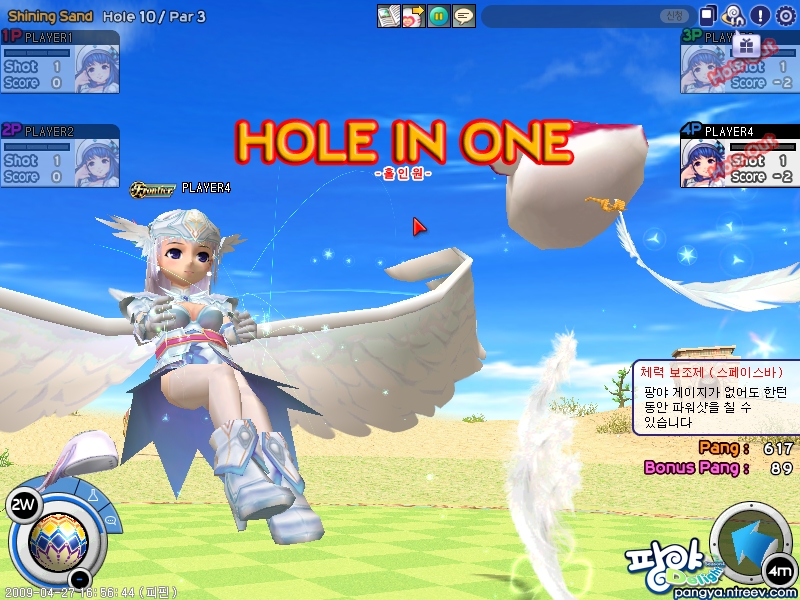Viewport: 800px width, 600px height.
Task: Open the chat bubble tab beside ball
Action: tap(110, 519)
